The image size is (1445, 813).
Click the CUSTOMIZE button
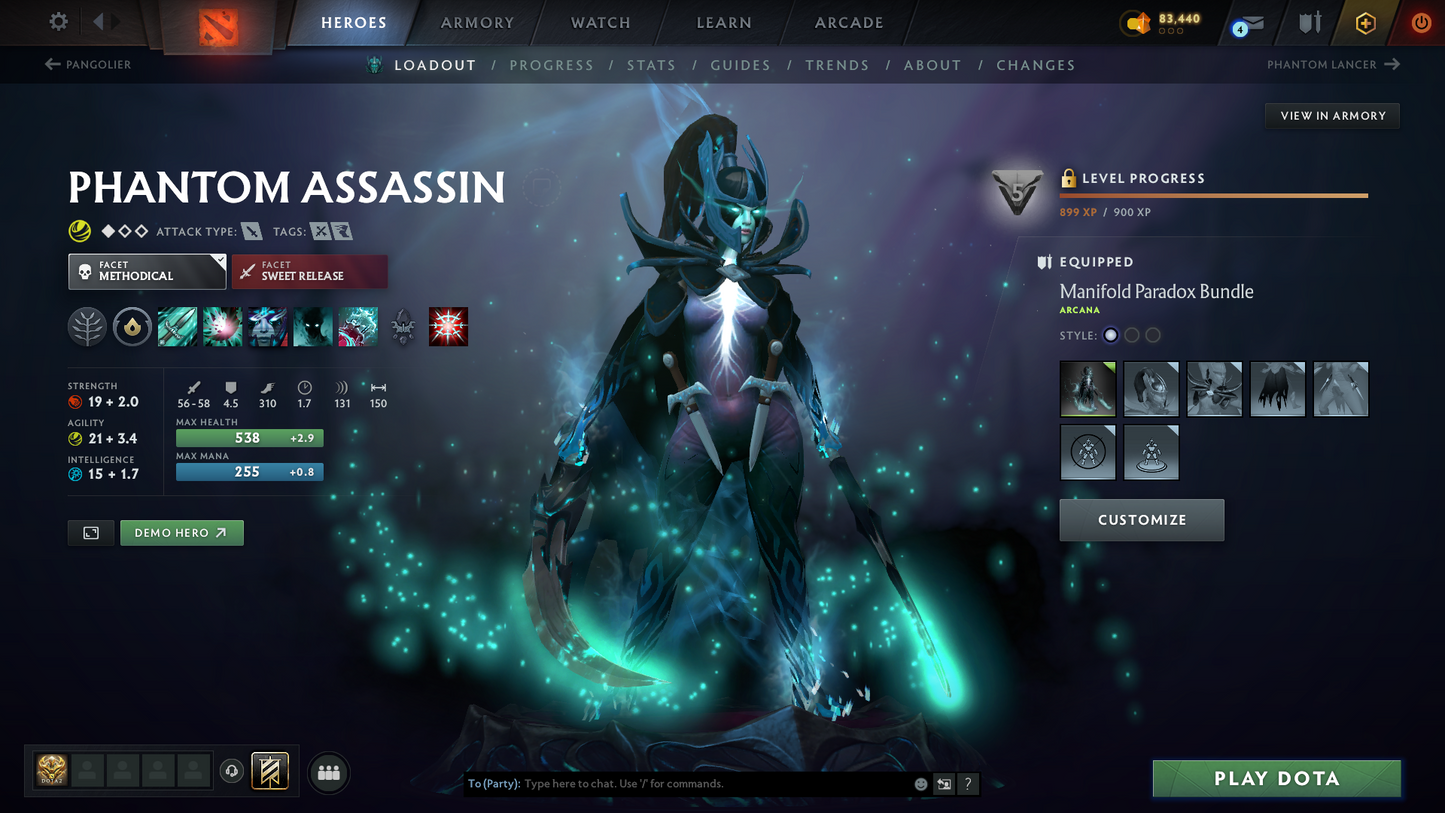coord(1141,520)
